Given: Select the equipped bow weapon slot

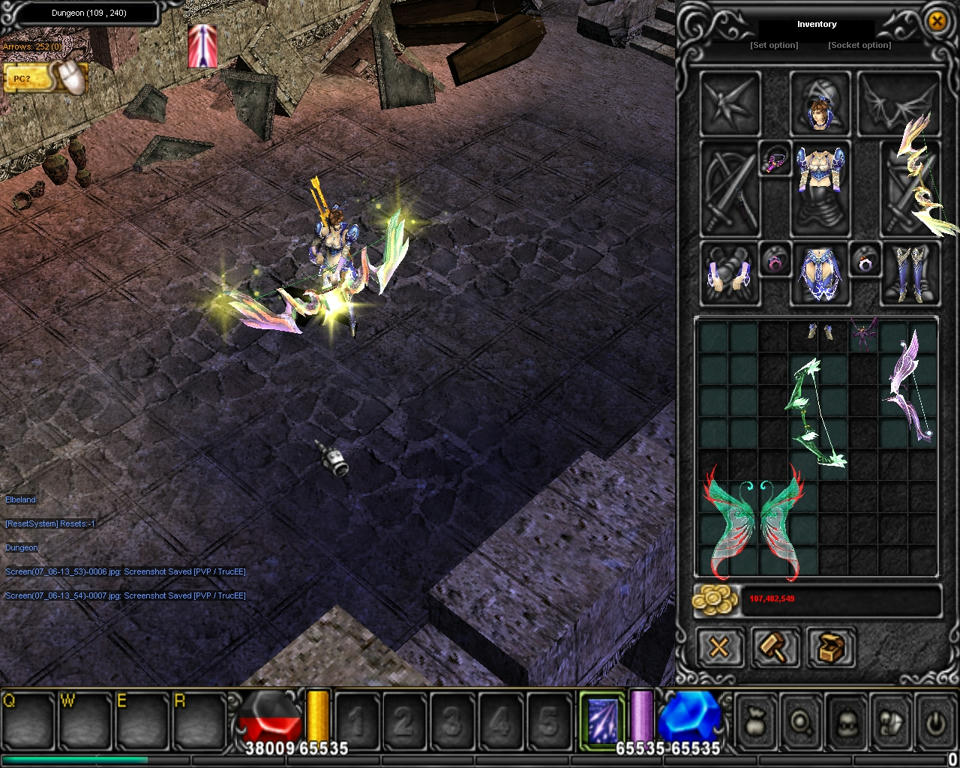Looking at the screenshot, I should point(910,187).
